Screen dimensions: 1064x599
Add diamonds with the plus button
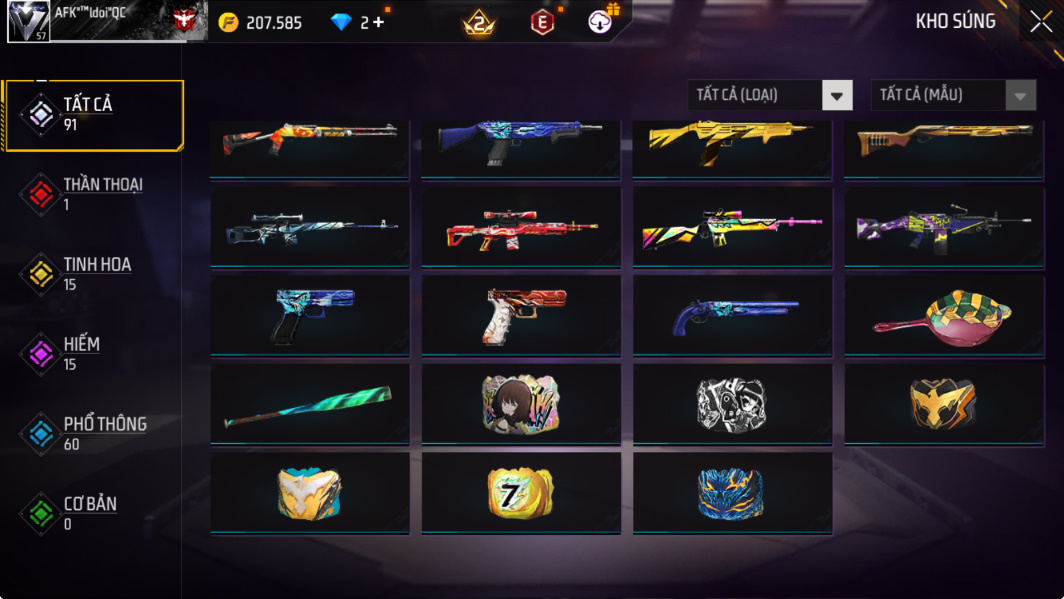click(x=378, y=22)
